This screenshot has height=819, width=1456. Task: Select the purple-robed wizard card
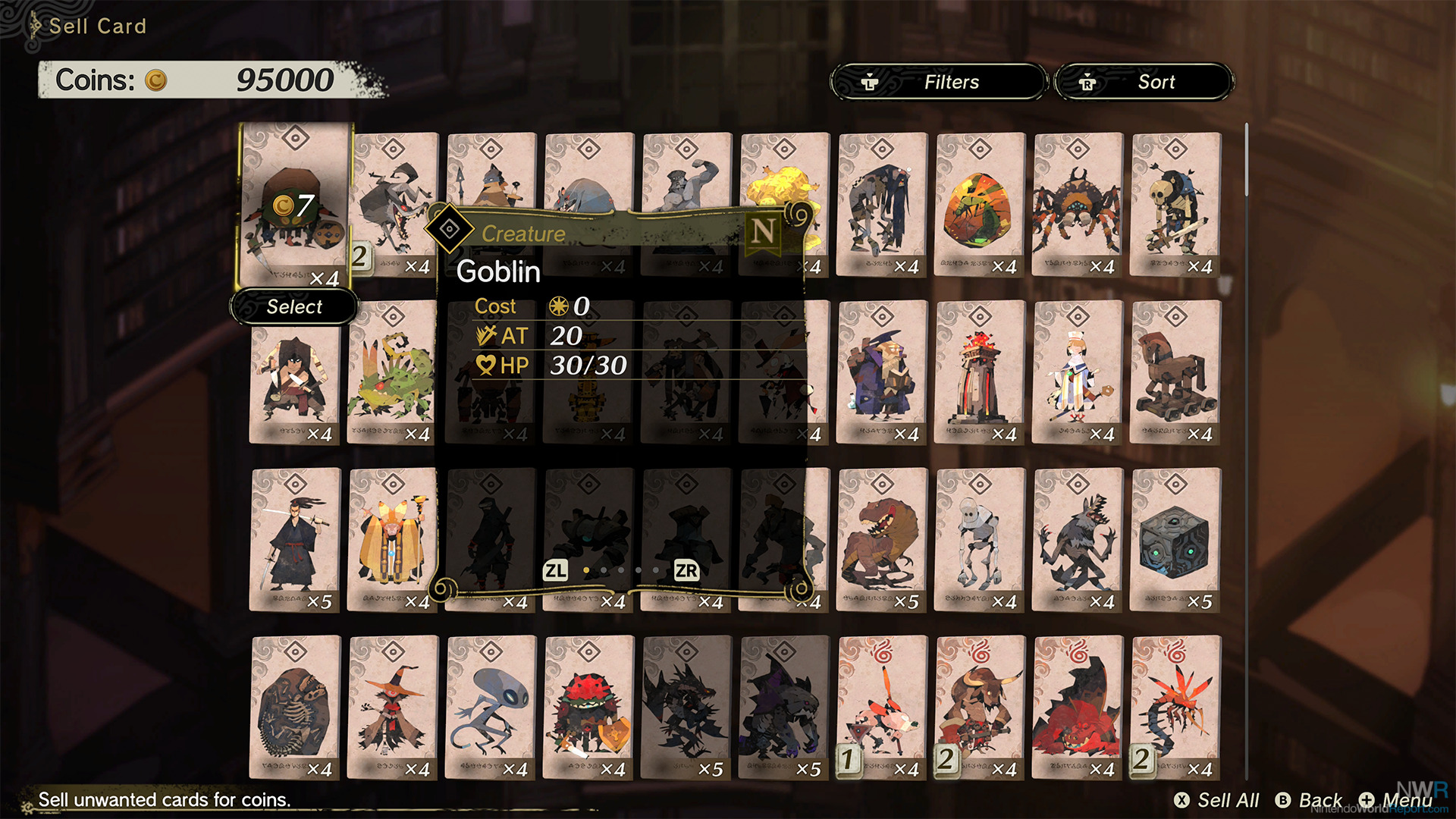click(882, 372)
